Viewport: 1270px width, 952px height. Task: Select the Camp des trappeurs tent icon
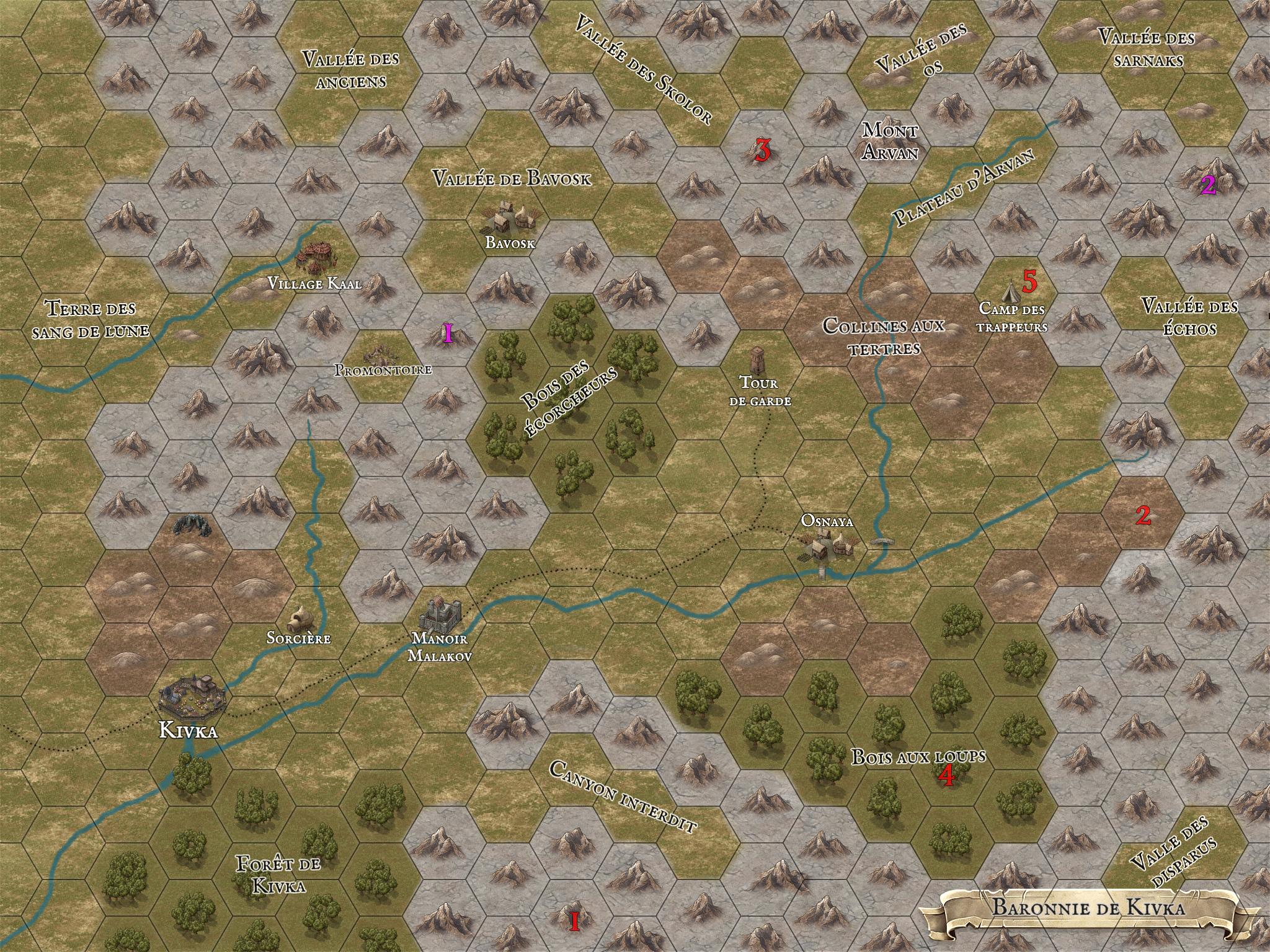pyautogui.click(x=1009, y=289)
